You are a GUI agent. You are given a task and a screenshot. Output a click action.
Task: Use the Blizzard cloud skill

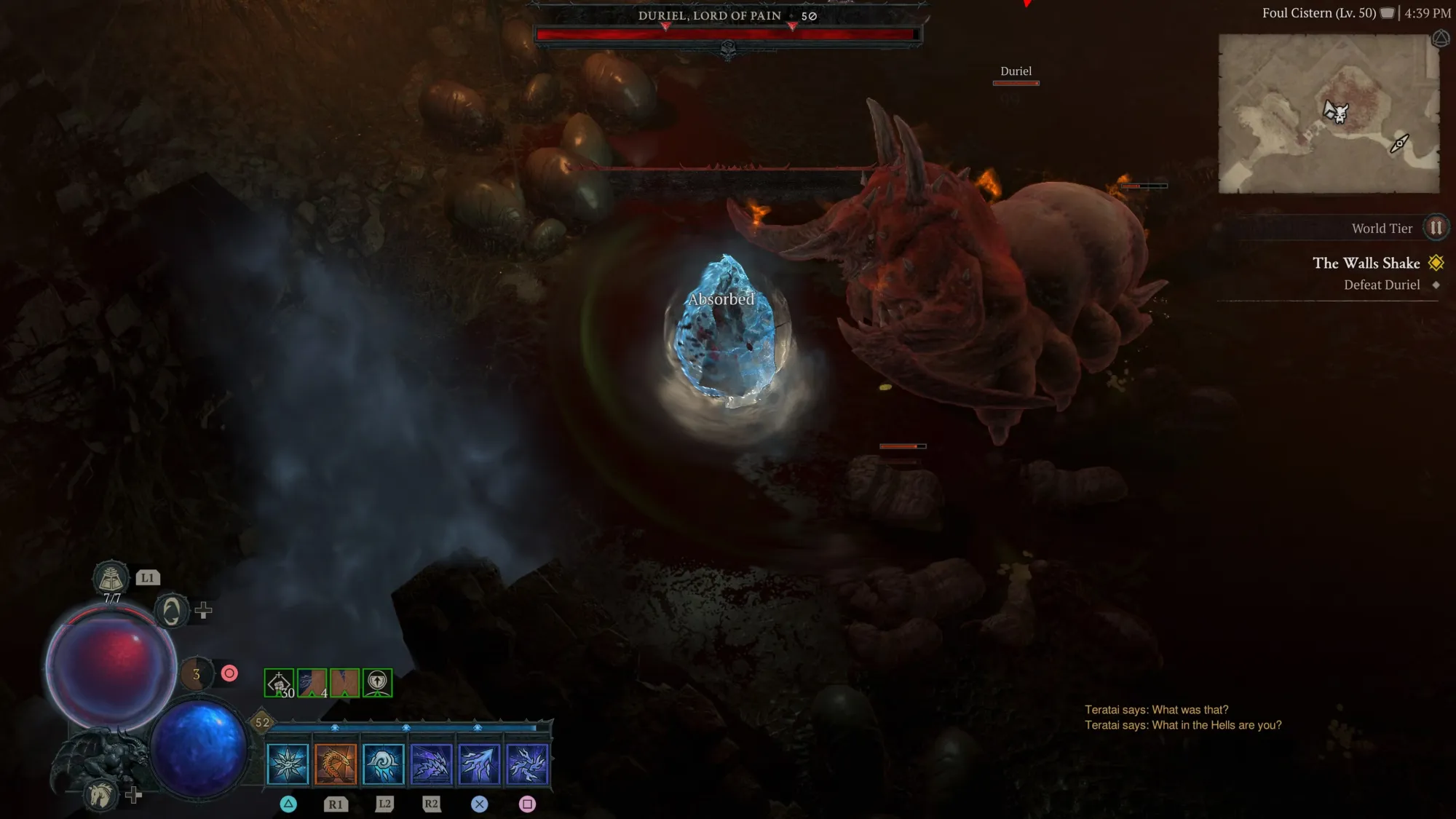pyautogui.click(x=384, y=764)
